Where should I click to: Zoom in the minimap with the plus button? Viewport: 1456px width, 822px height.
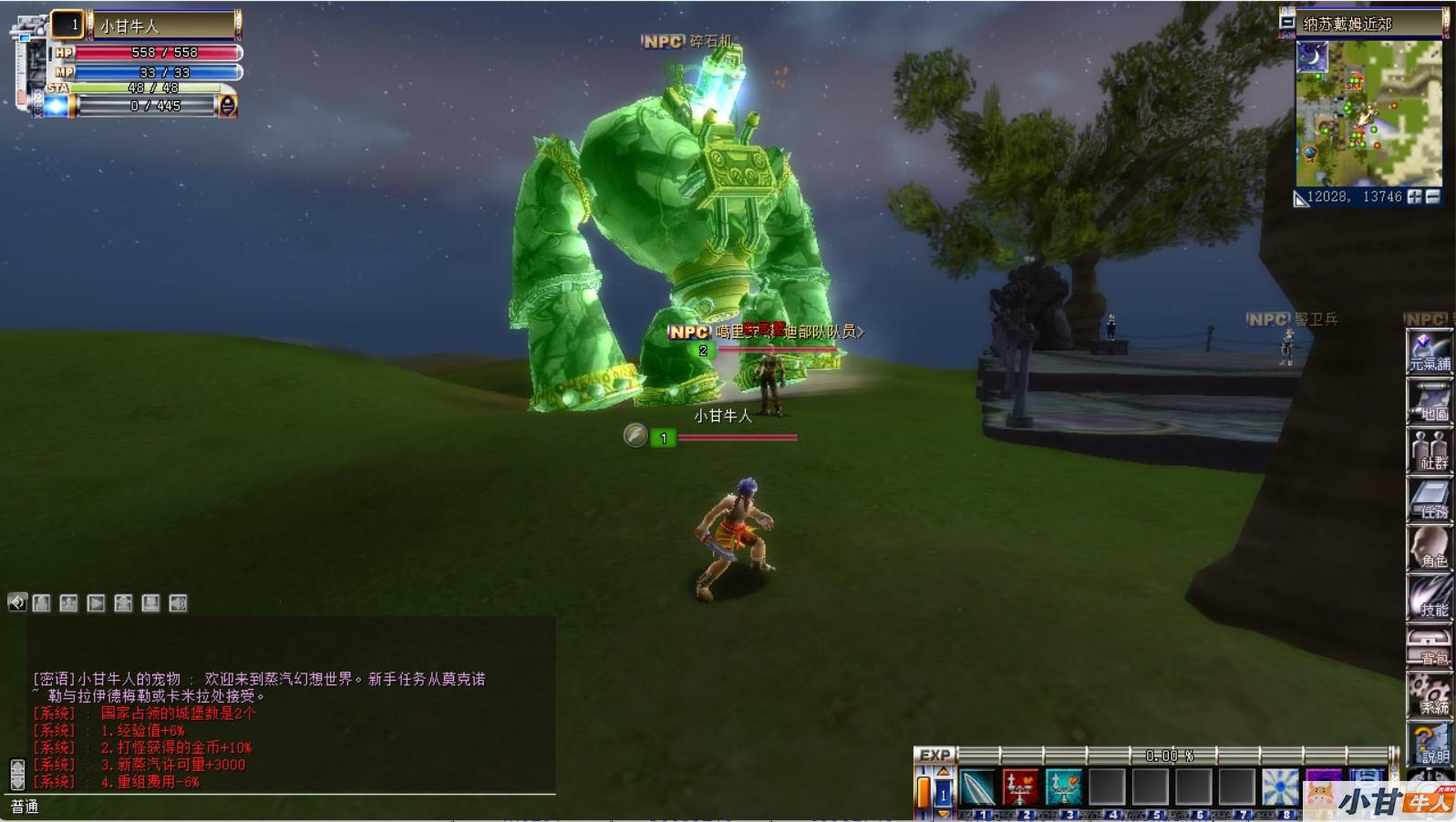tap(1414, 197)
